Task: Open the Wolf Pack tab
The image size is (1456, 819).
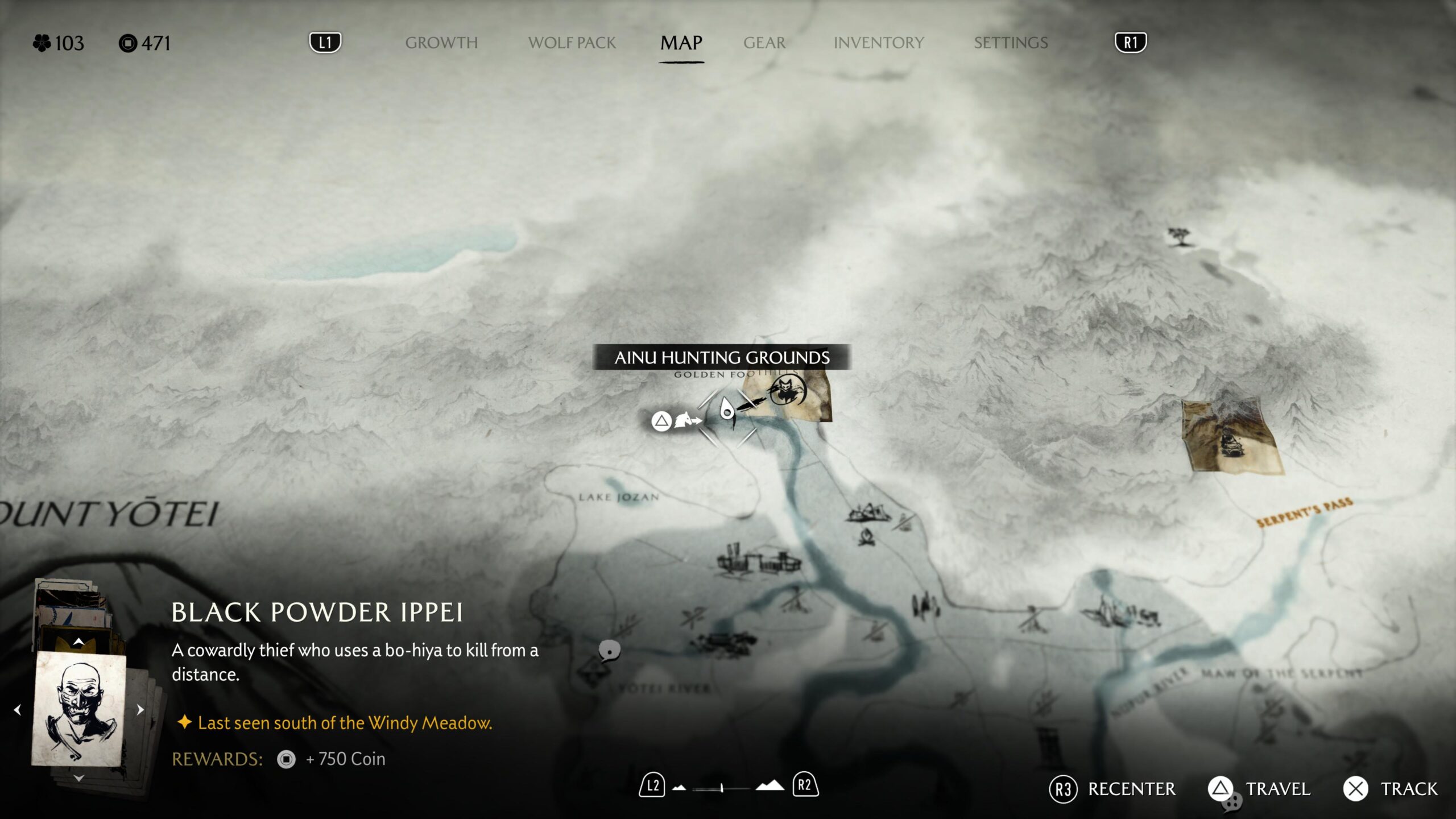Action: (x=572, y=43)
